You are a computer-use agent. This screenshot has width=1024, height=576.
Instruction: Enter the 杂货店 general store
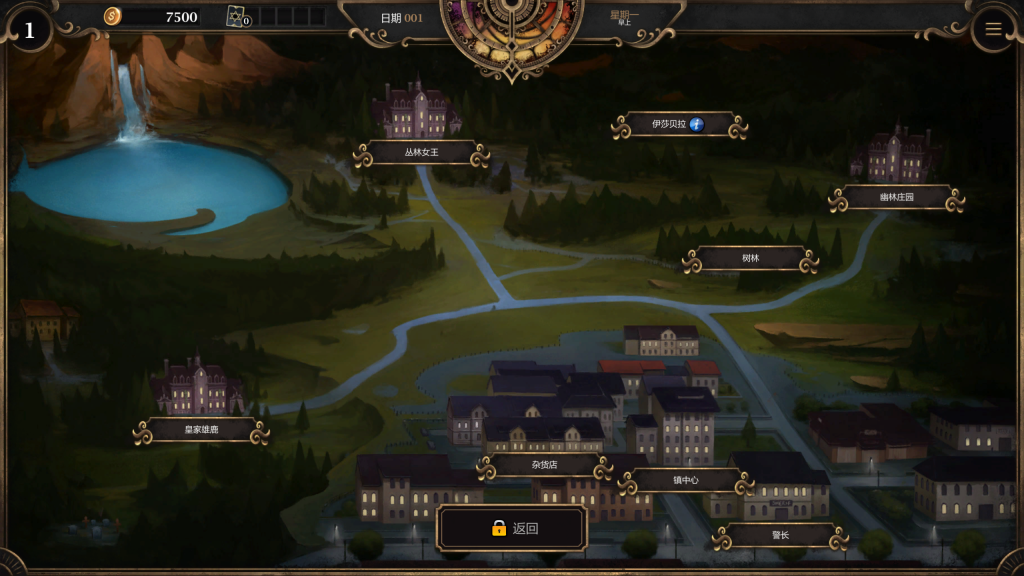[543, 466]
